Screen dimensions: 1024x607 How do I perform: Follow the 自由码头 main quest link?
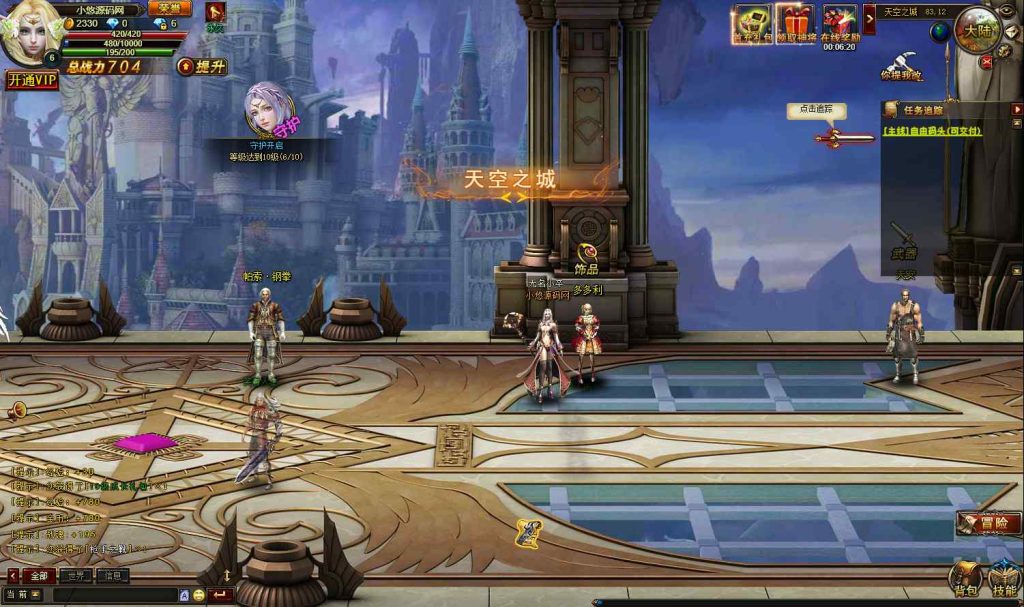coord(932,130)
